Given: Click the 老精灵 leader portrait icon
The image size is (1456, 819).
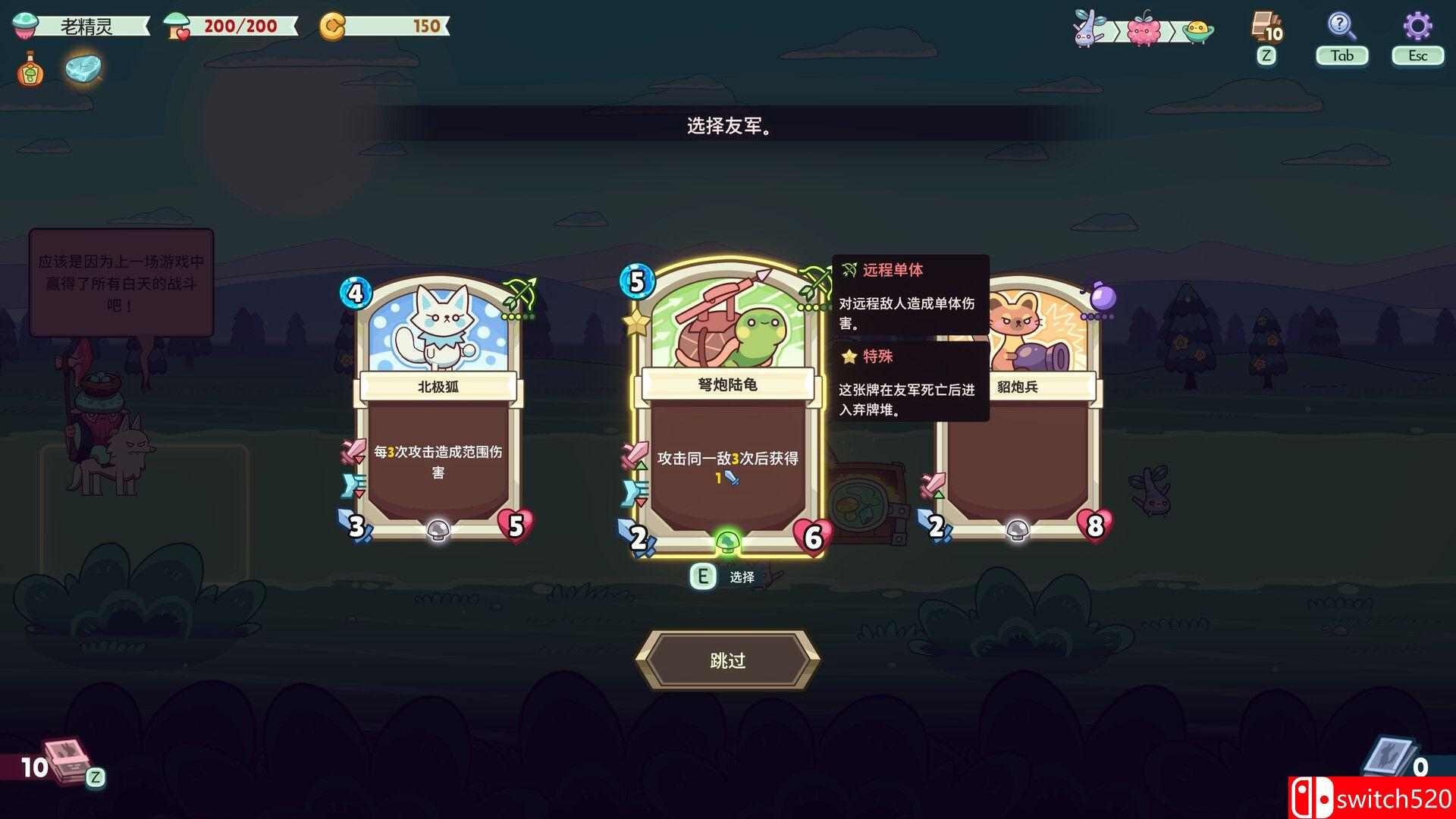Looking at the screenshot, I should click(24, 24).
